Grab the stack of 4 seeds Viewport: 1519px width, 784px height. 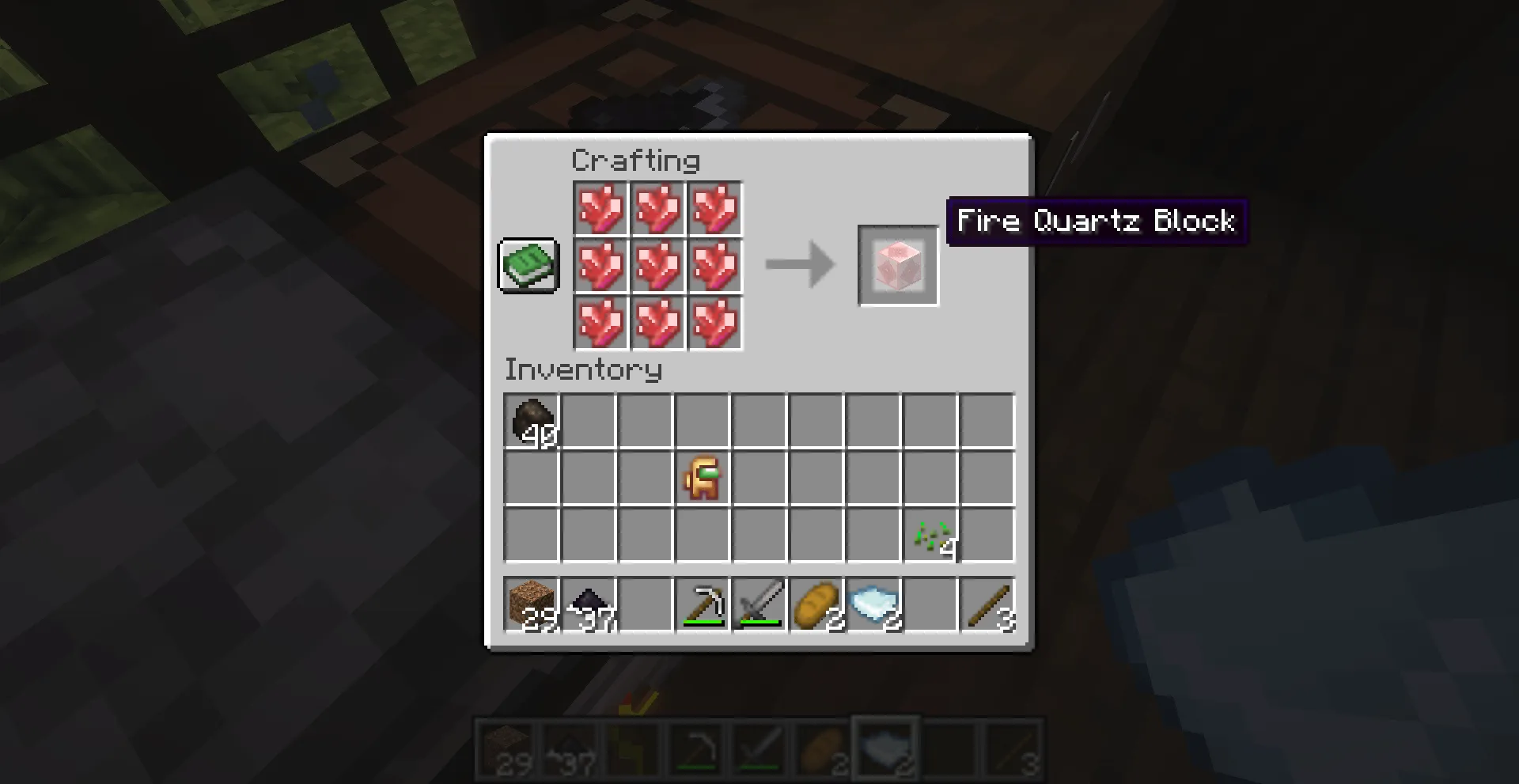pos(930,534)
